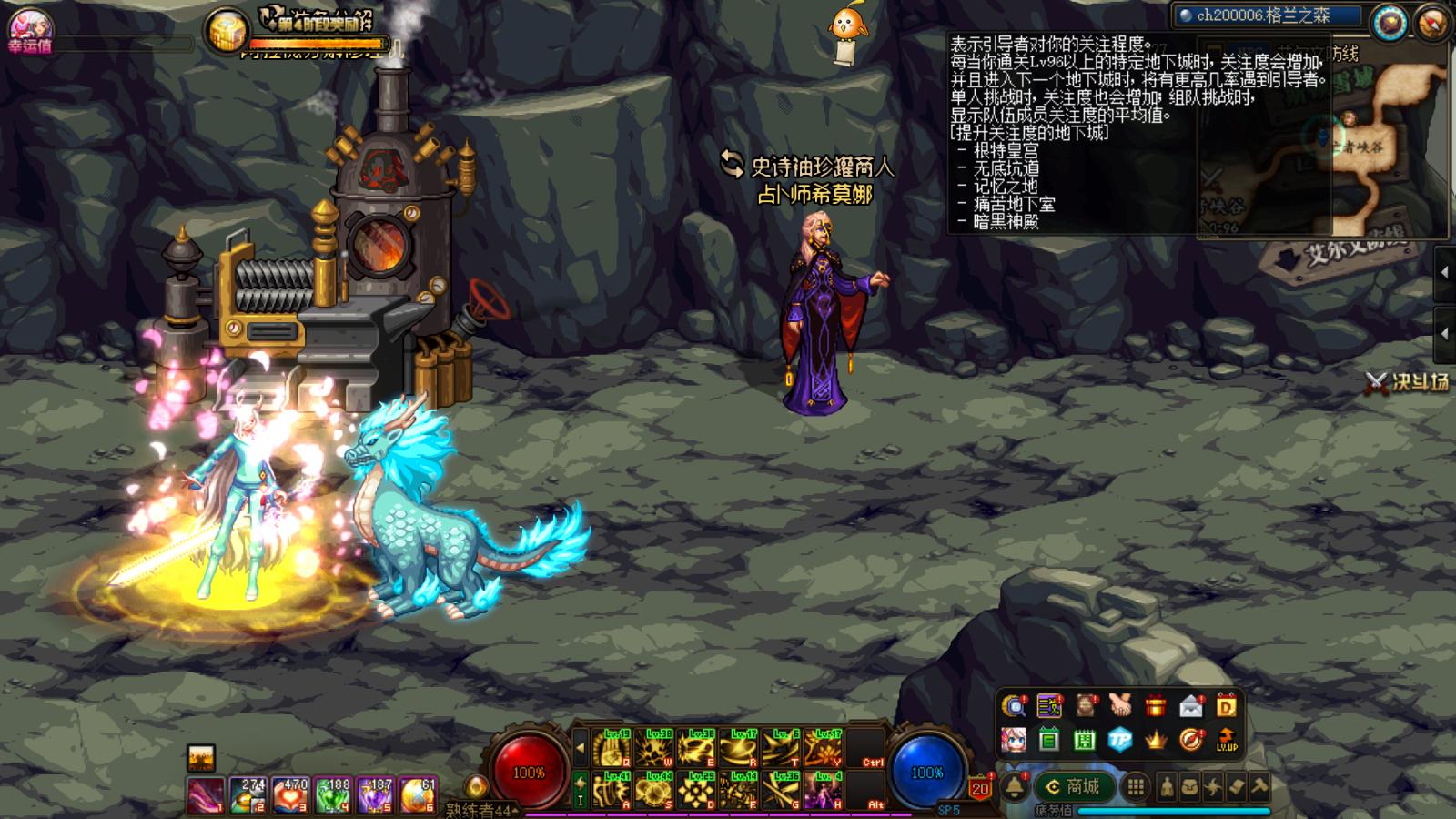Click the pink-haired girl portrait icon

[x=1014, y=741]
